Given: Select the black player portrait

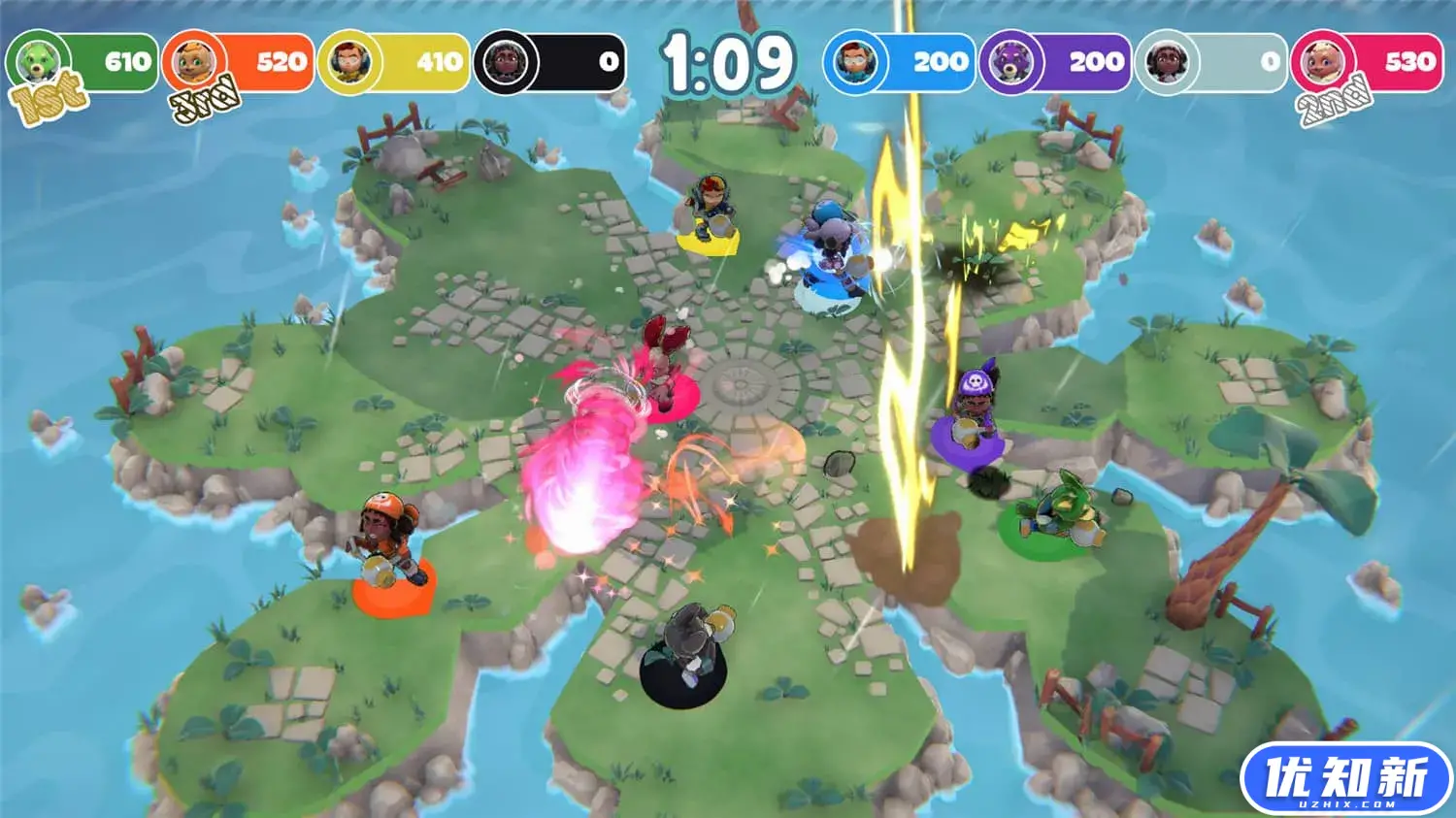Looking at the screenshot, I should tap(506, 63).
